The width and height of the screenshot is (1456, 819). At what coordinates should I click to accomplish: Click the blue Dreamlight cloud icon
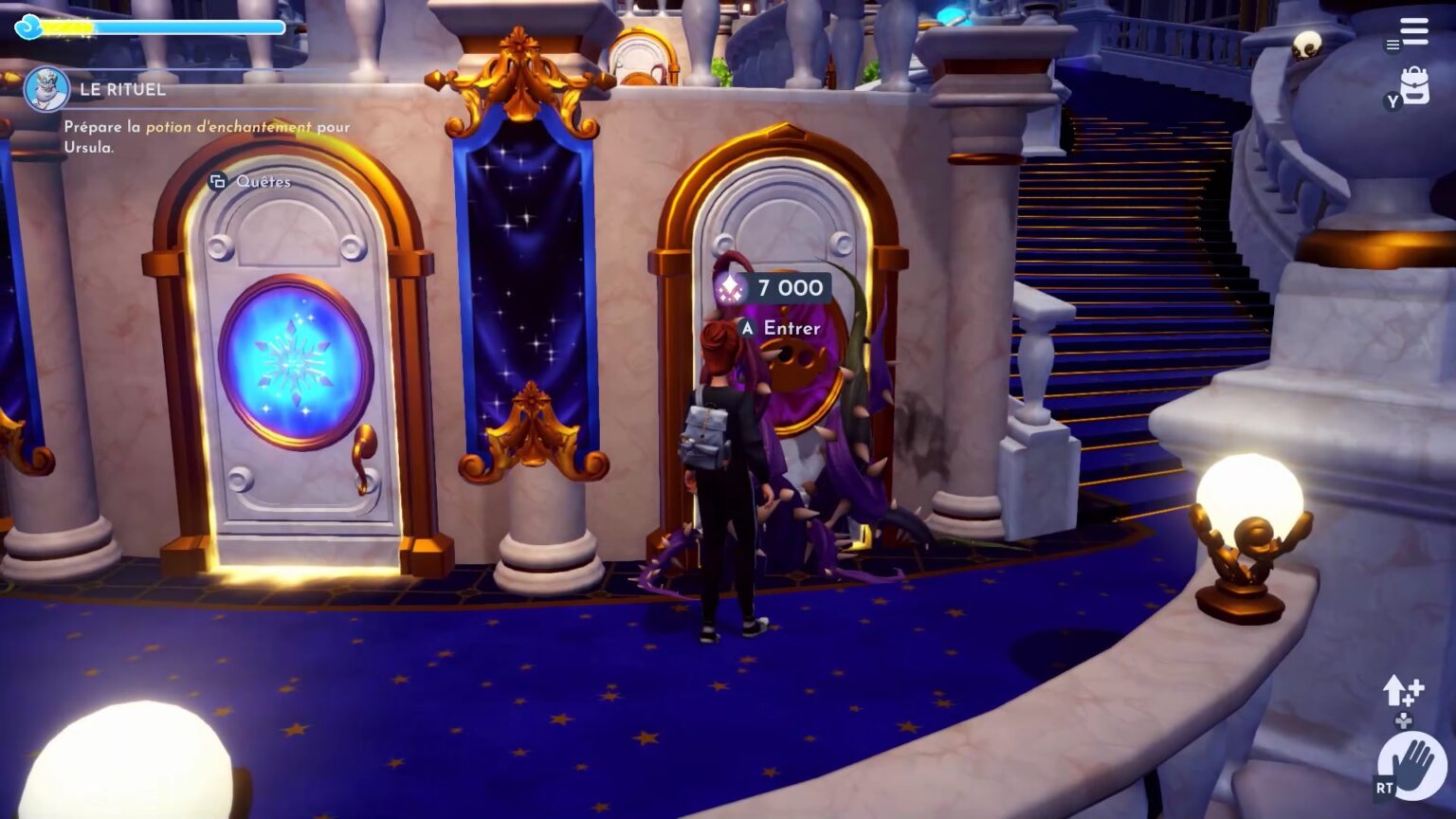[x=29, y=27]
